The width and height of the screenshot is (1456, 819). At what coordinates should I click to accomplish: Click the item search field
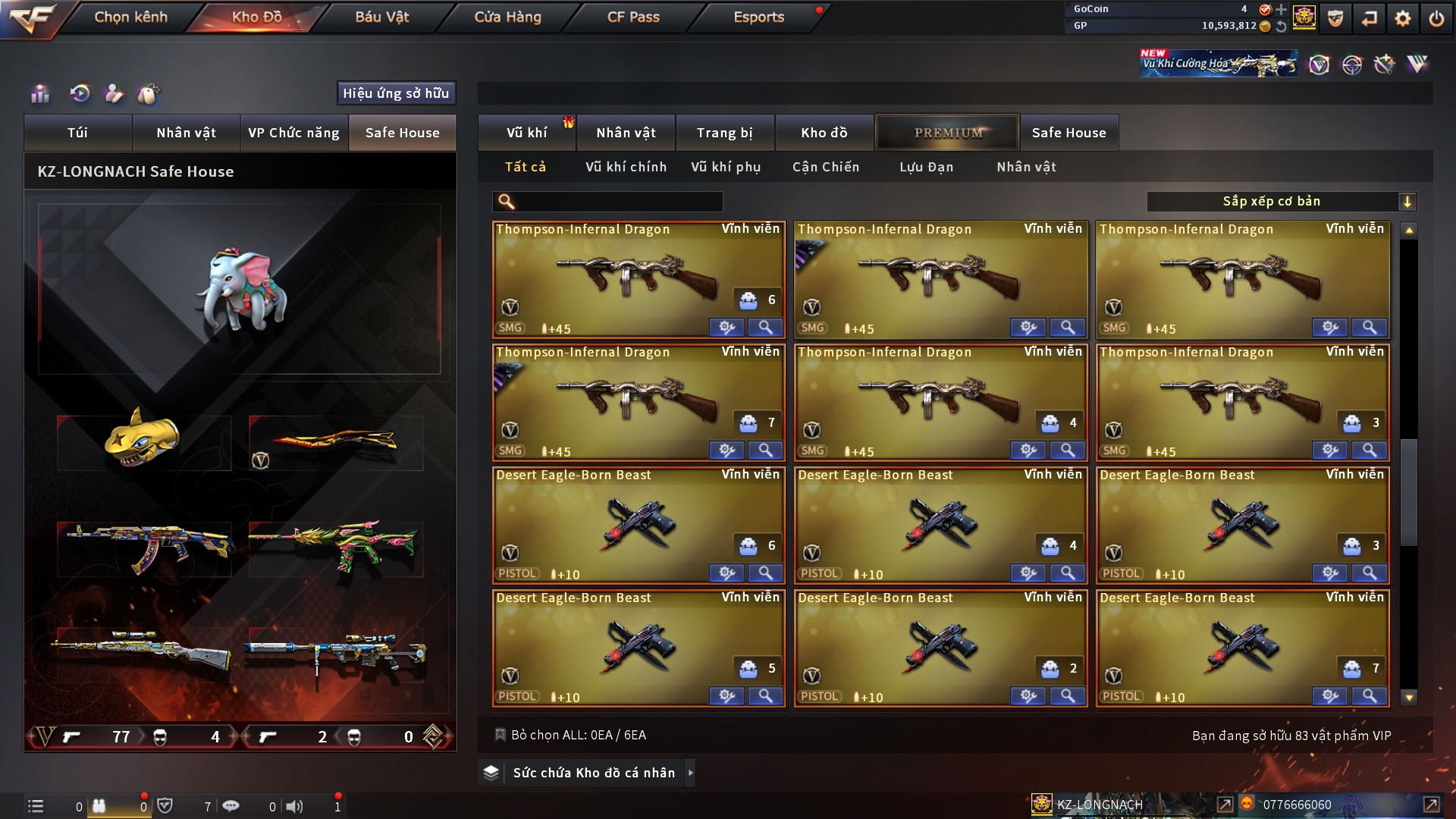coord(617,202)
